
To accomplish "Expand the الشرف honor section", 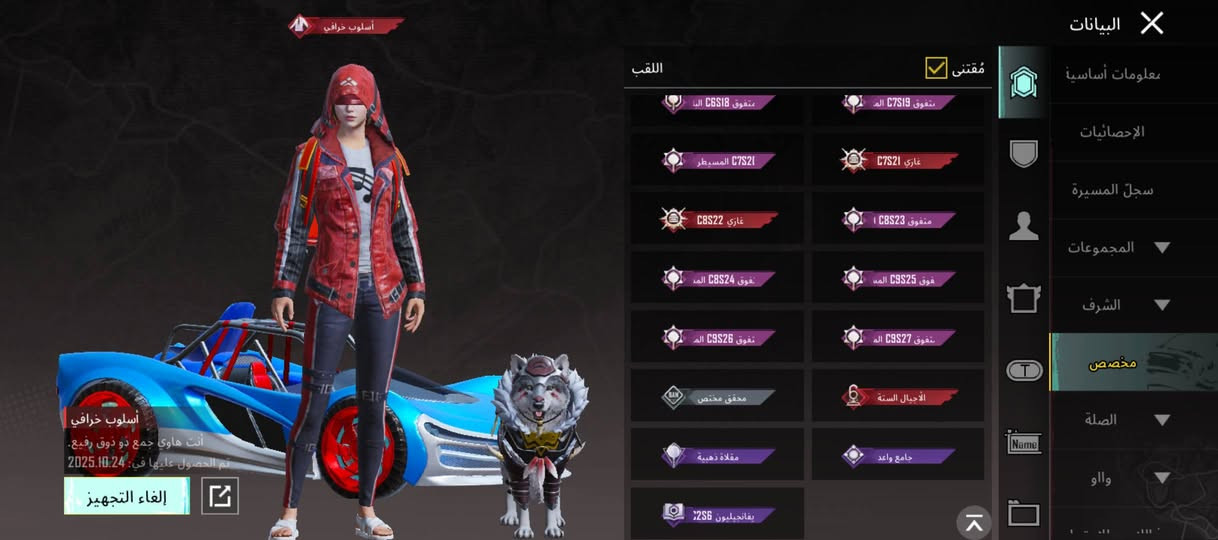I will (x=1118, y=305).
